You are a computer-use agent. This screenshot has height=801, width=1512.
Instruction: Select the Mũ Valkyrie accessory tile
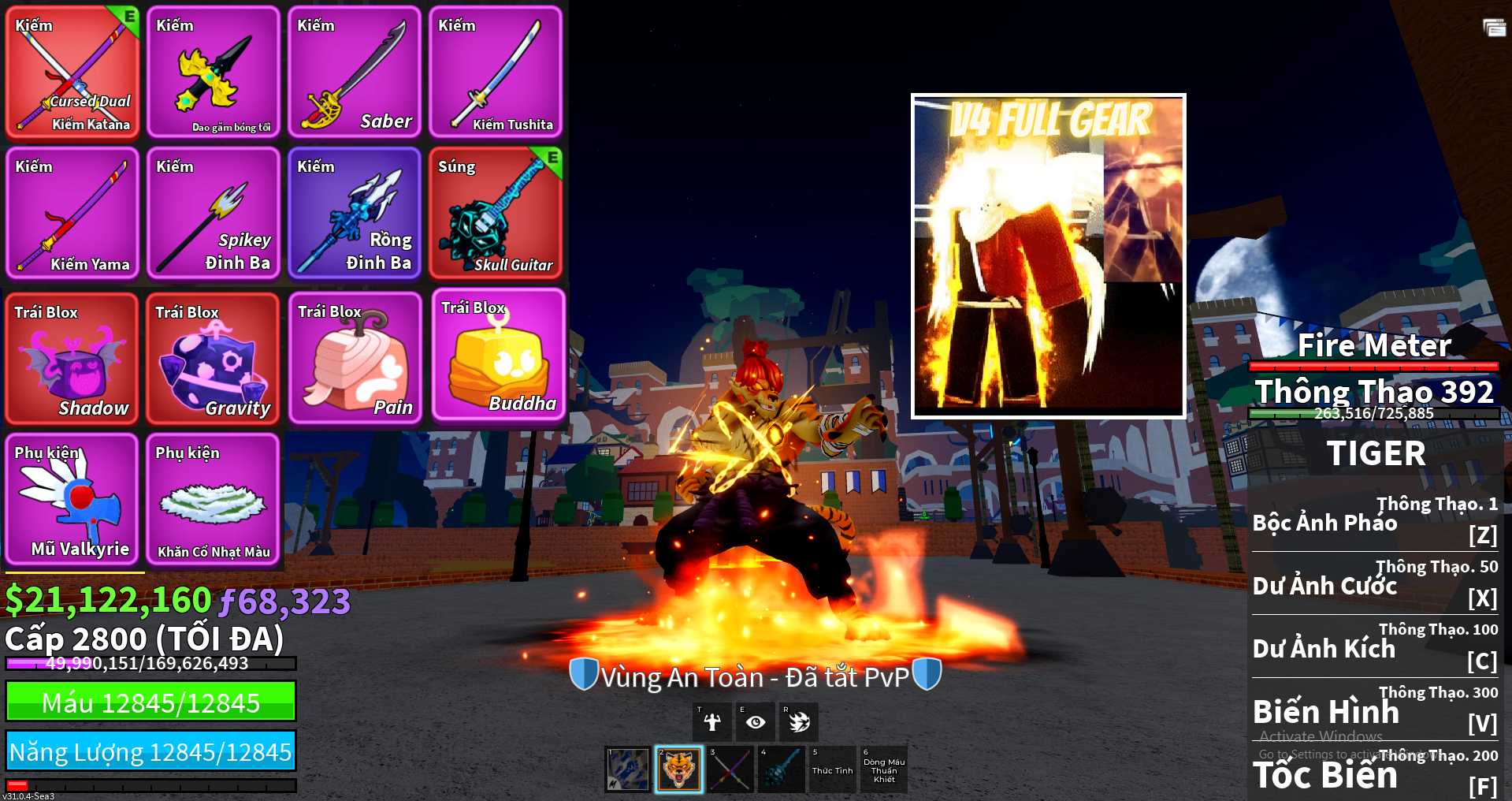(x=72, y=499)
